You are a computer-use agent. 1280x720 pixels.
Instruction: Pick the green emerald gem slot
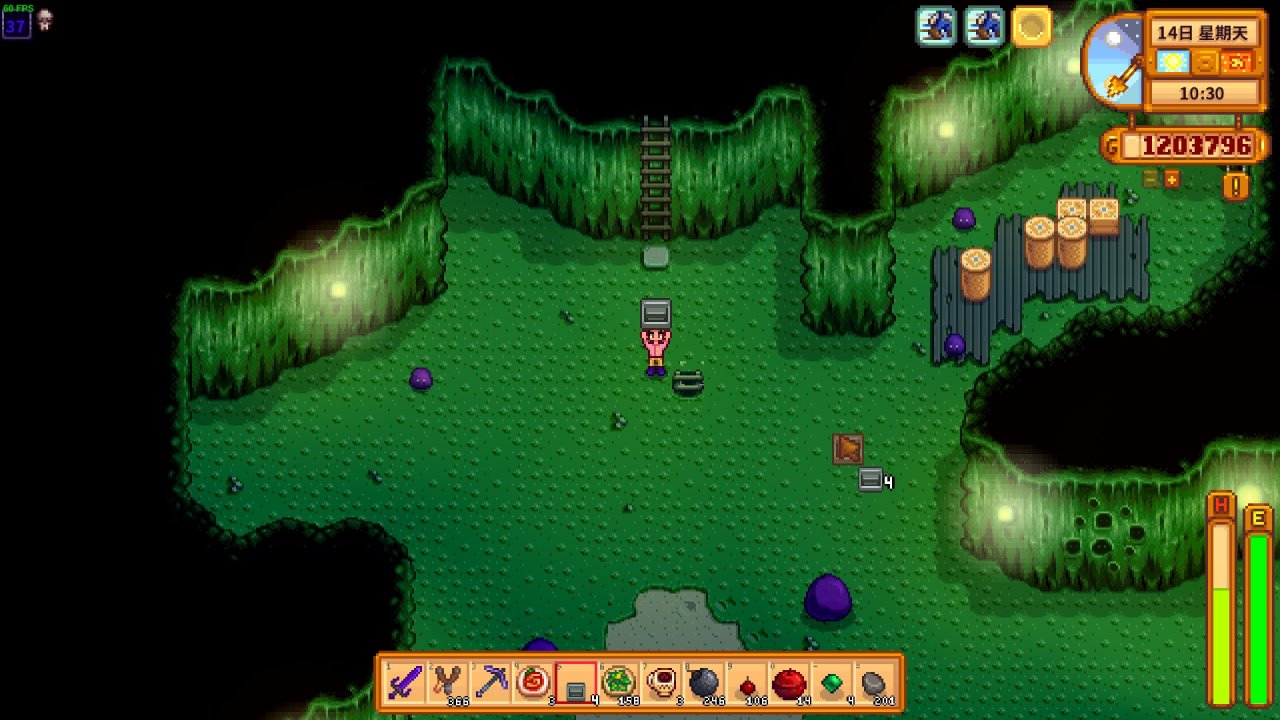(832, 683)
